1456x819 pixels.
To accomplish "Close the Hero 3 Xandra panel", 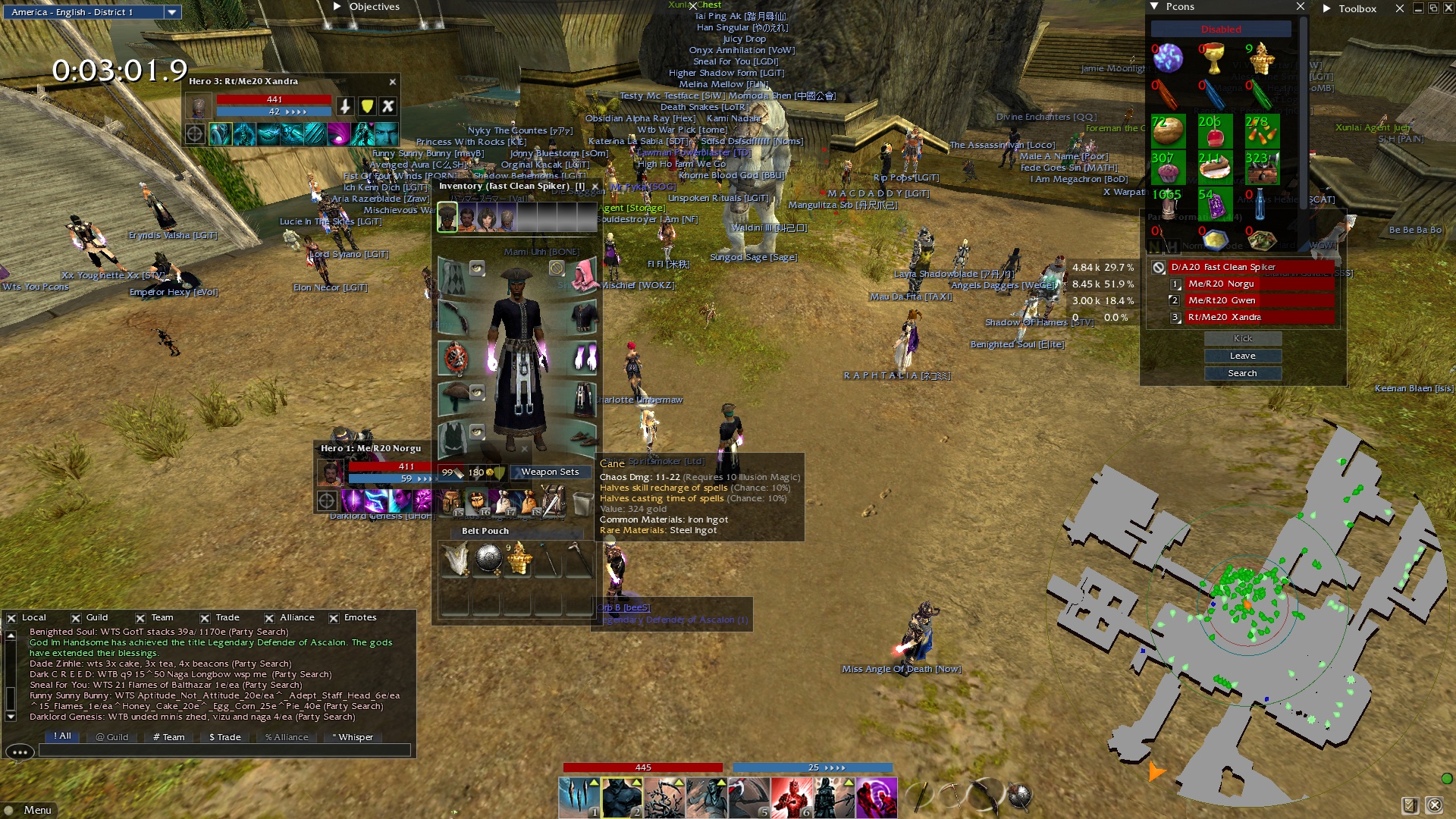I will pos(393,82).
